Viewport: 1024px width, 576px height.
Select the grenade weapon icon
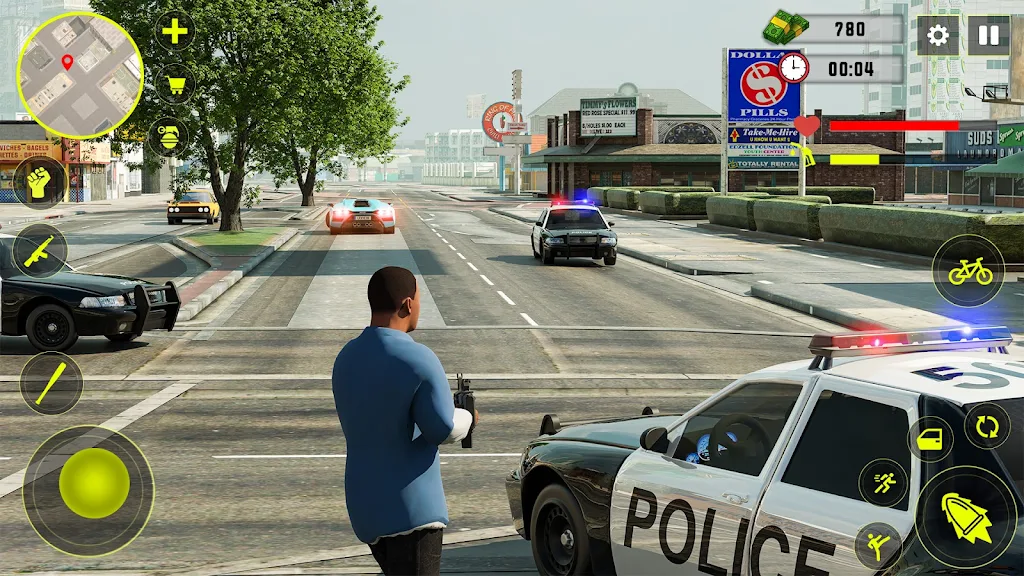tap(168, 136)
